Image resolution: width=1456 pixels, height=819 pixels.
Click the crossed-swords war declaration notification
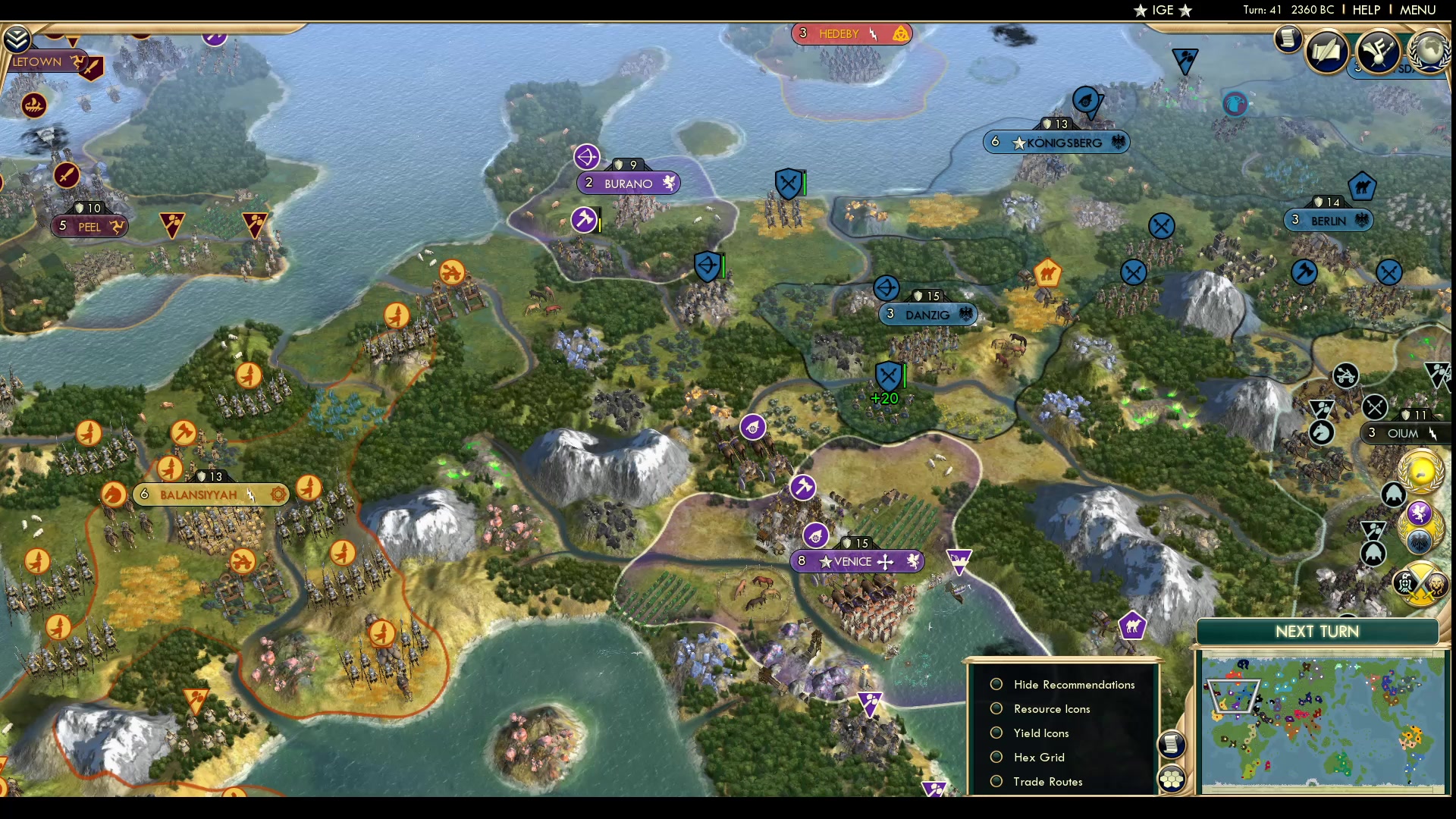(x=1420, y=584)
